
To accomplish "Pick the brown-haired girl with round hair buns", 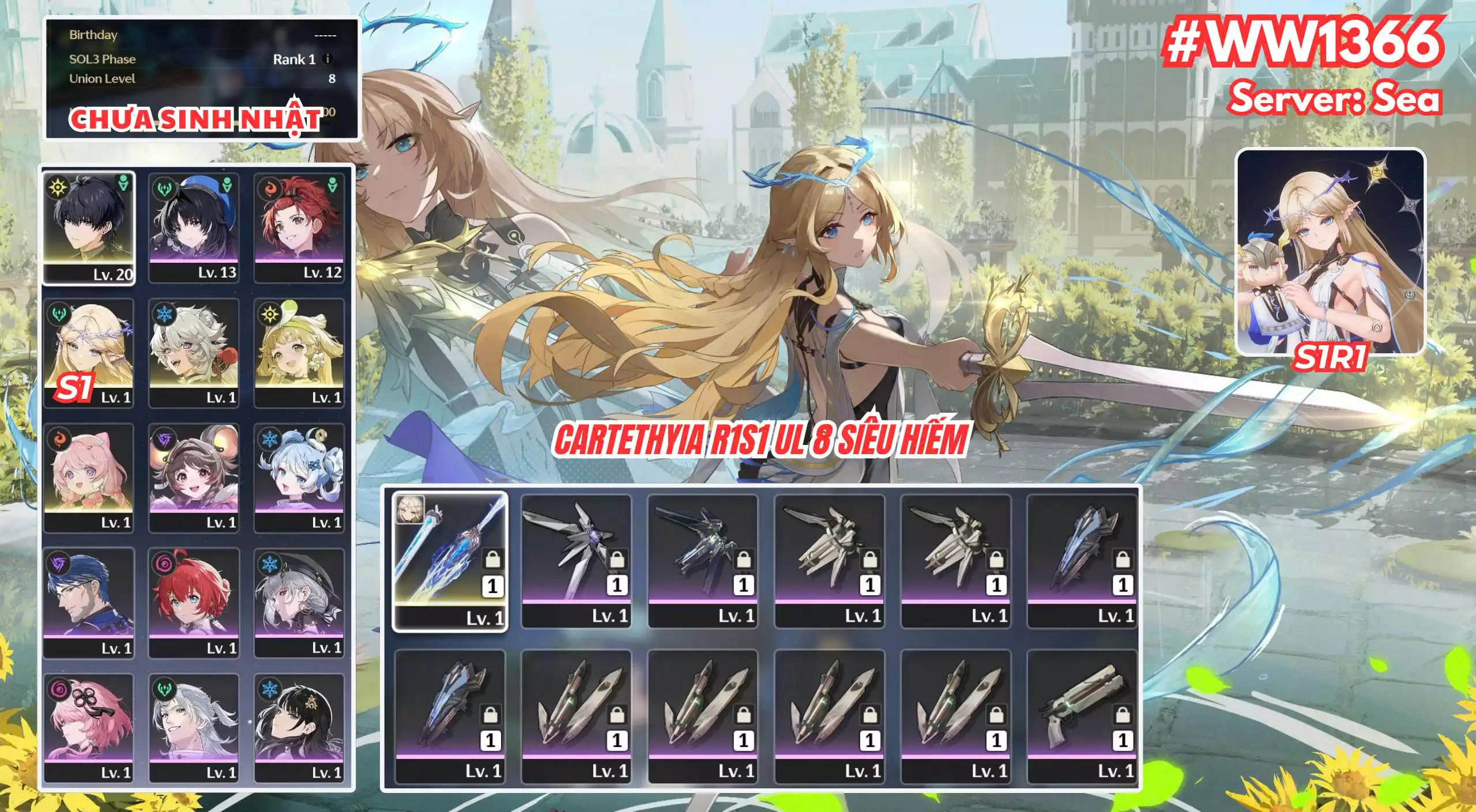I will pos(194,478).
